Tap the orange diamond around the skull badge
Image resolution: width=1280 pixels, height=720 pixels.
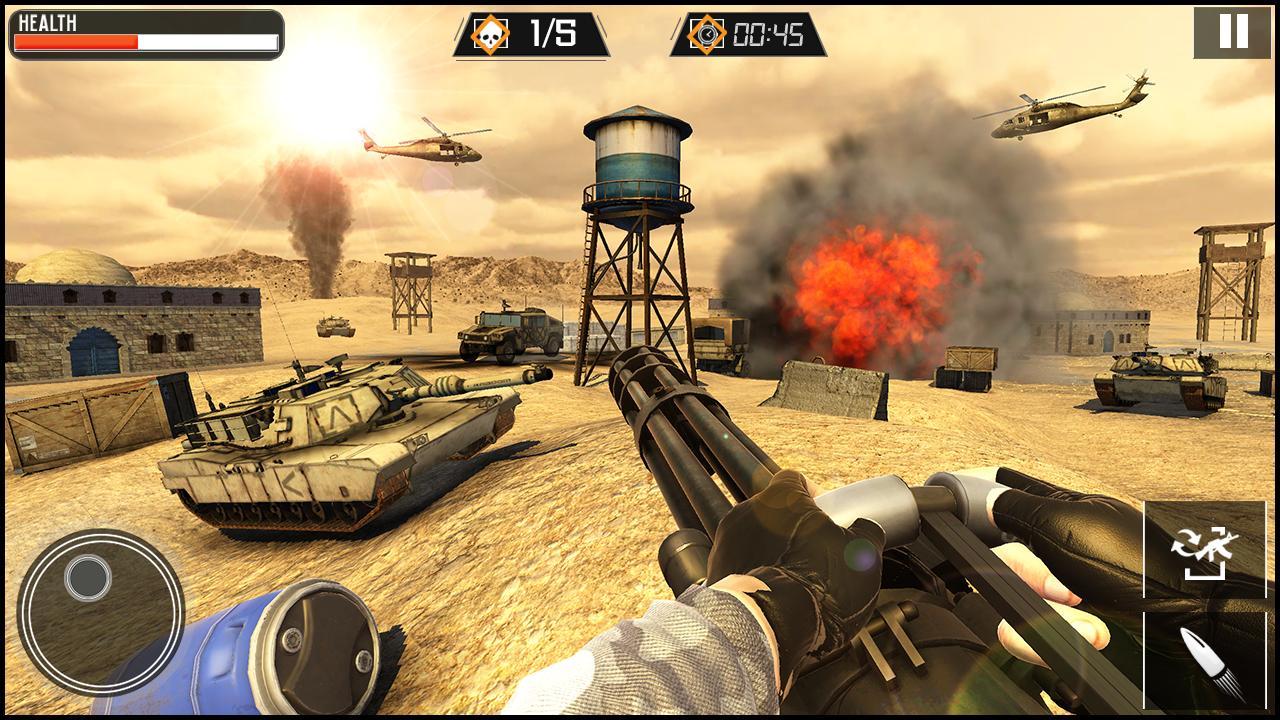click(489, 31)
